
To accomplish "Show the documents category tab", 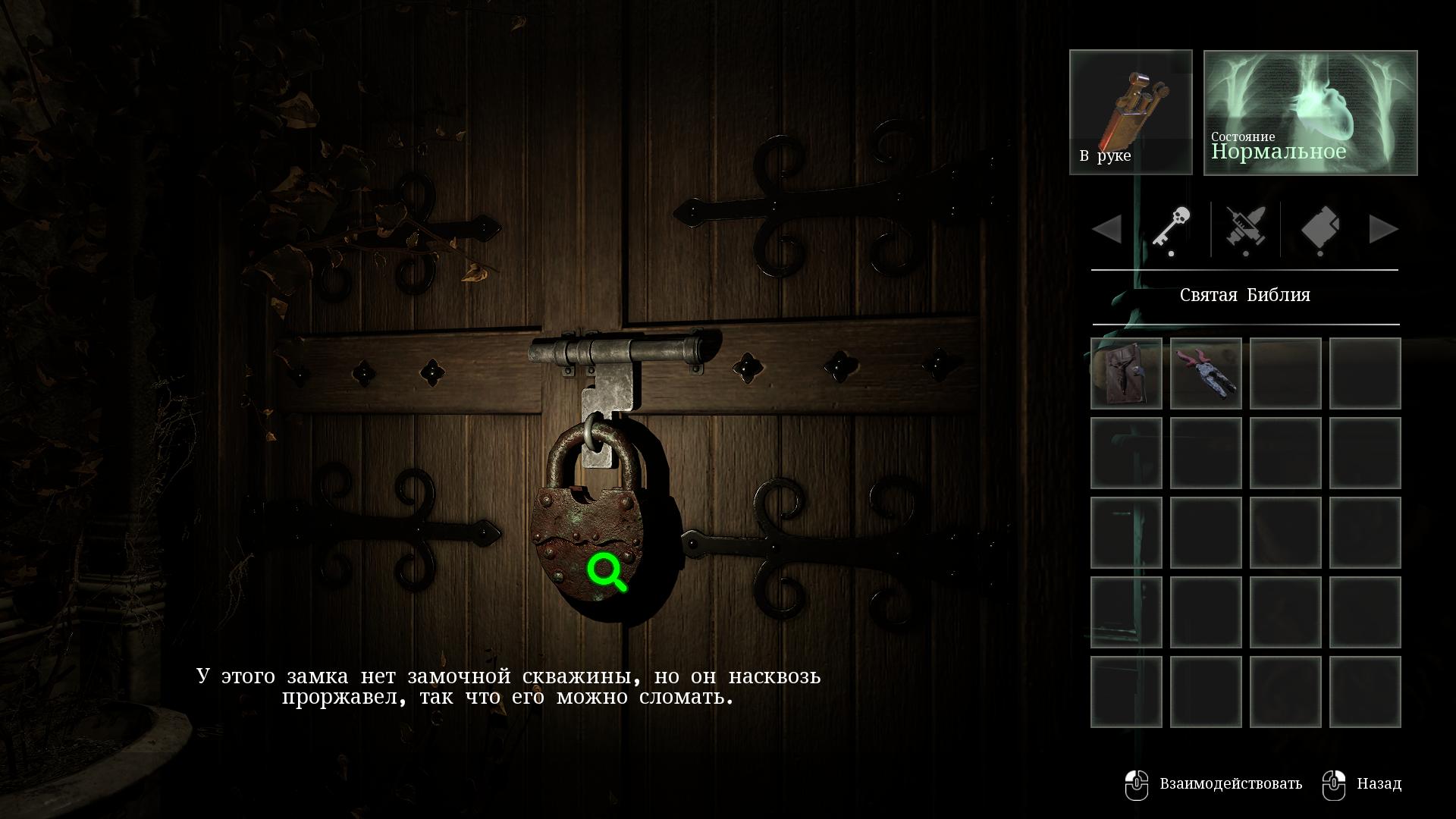I will click(x=1319, y=229).
